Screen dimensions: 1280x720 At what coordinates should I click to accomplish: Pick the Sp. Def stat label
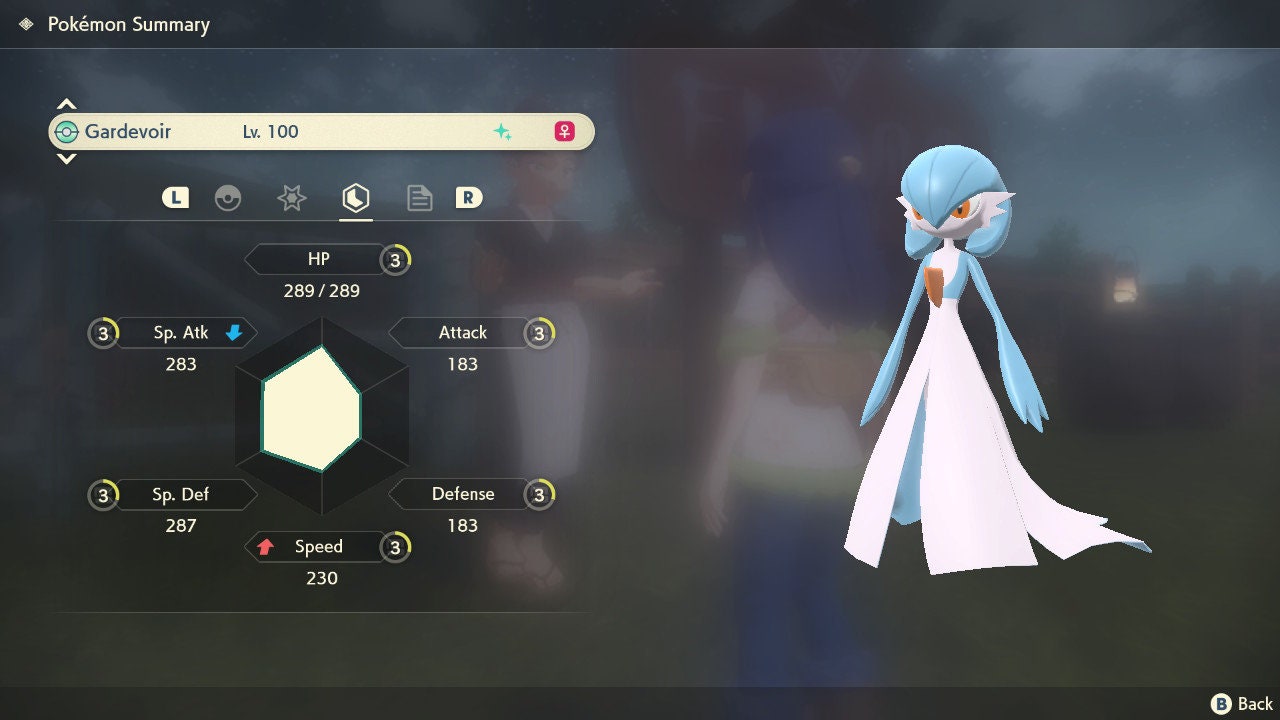[182, 494]
